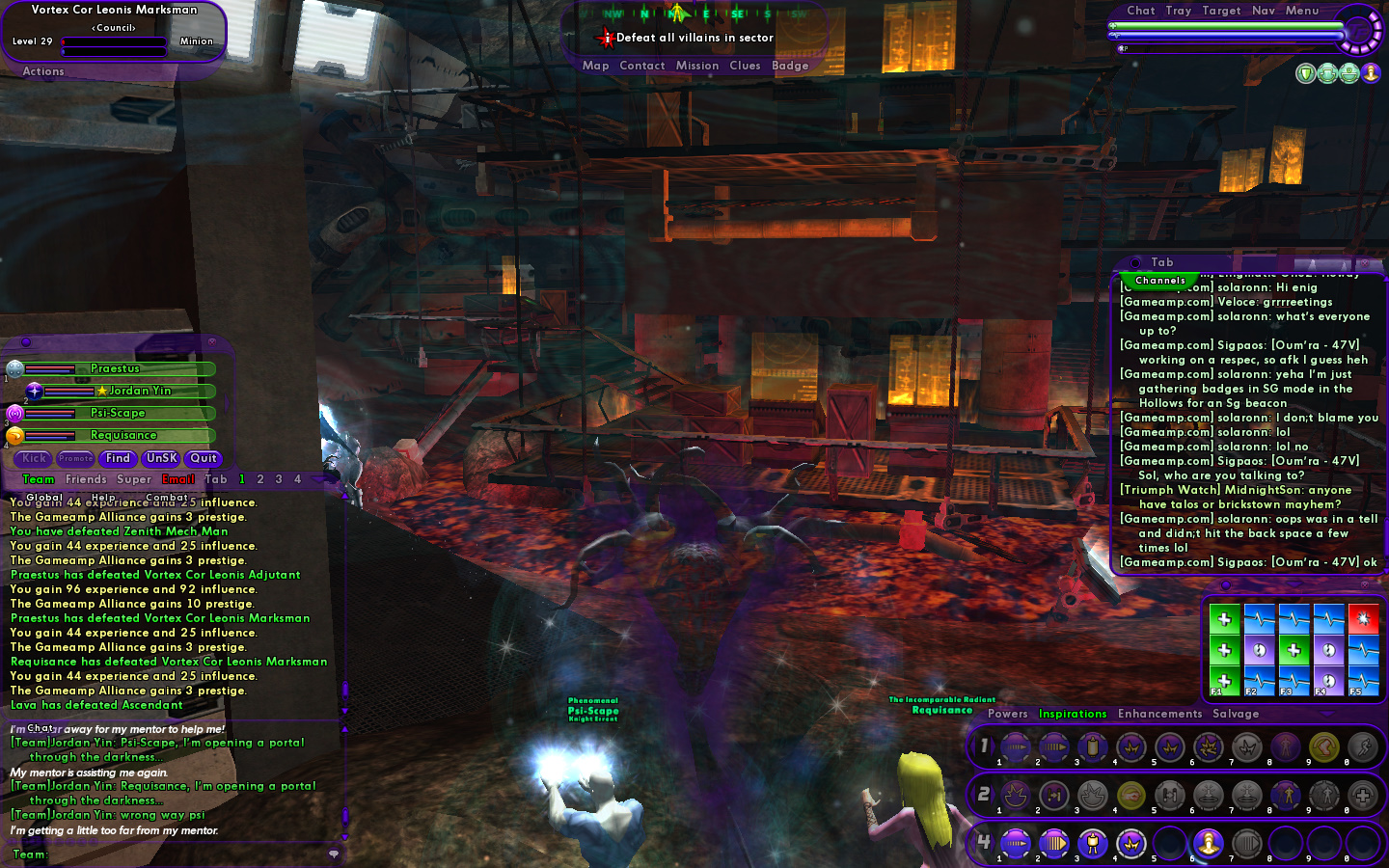Toggle the Chat window from top bar

(x=1140, y=11)
